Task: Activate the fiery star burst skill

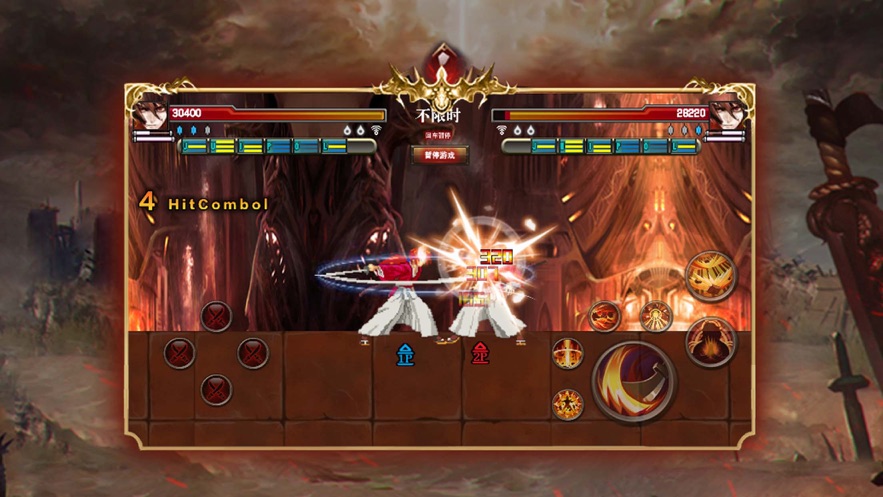Action: point(568,404)
